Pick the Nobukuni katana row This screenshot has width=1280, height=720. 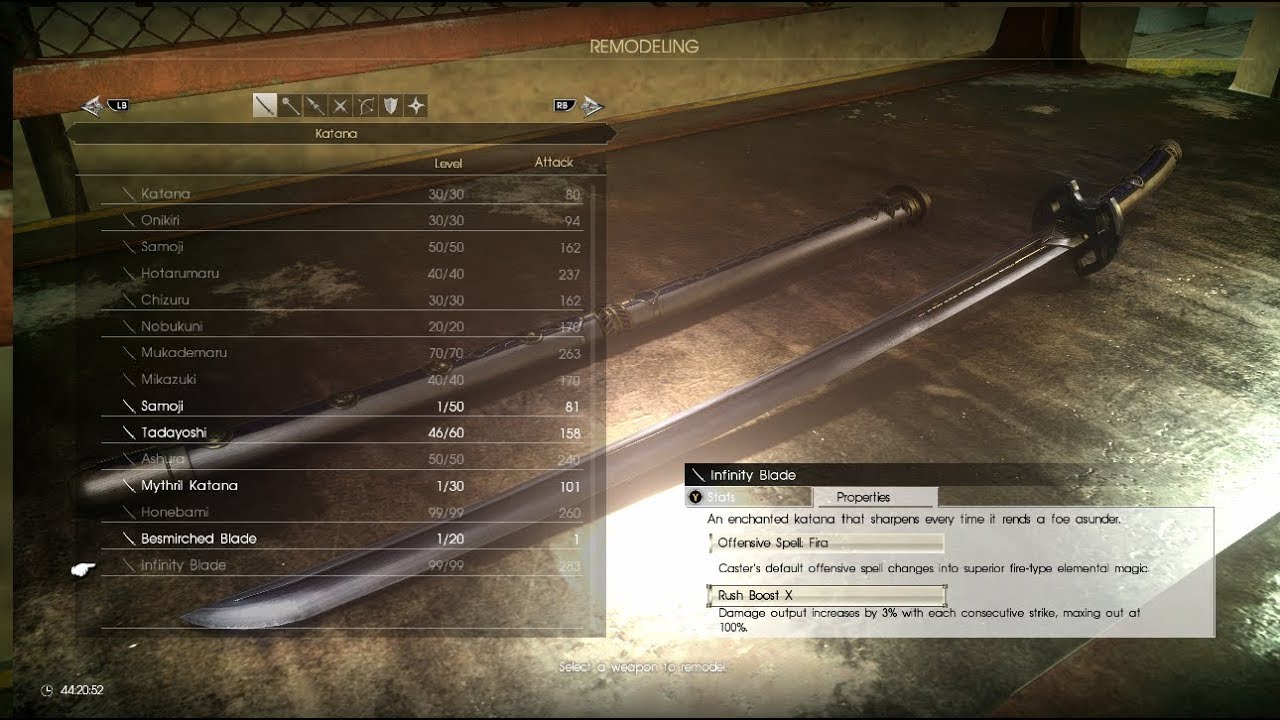[x=340, y=326]
